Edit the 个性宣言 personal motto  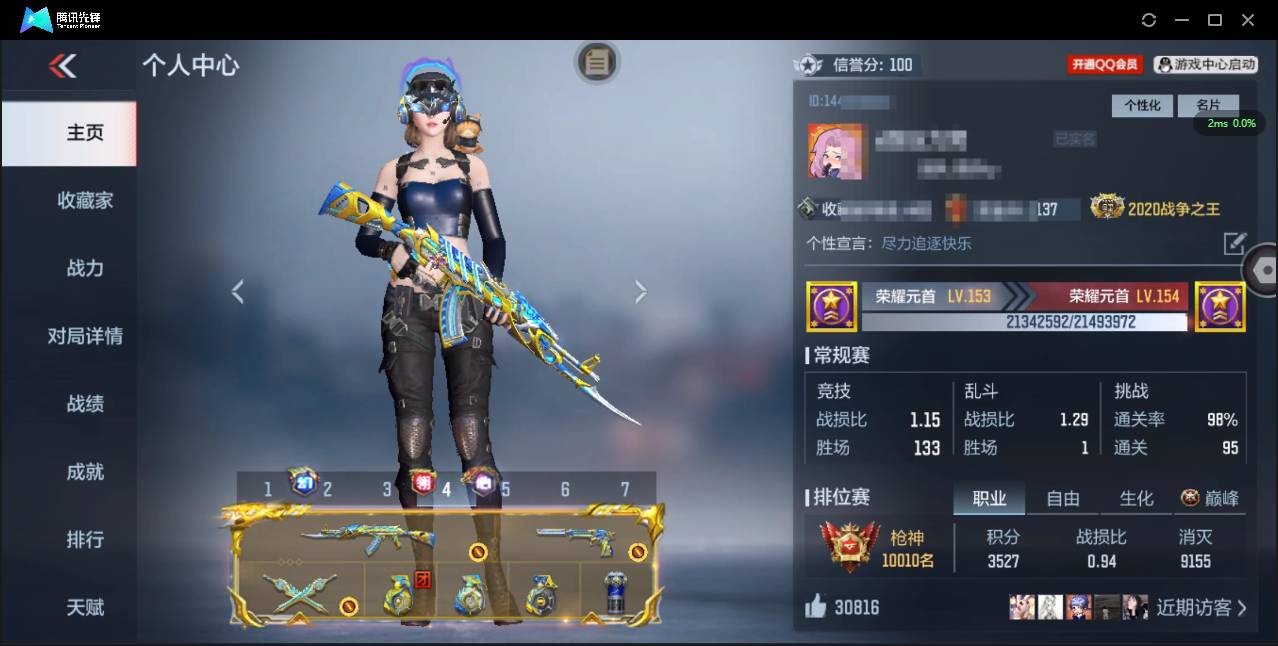point(1235,243)
